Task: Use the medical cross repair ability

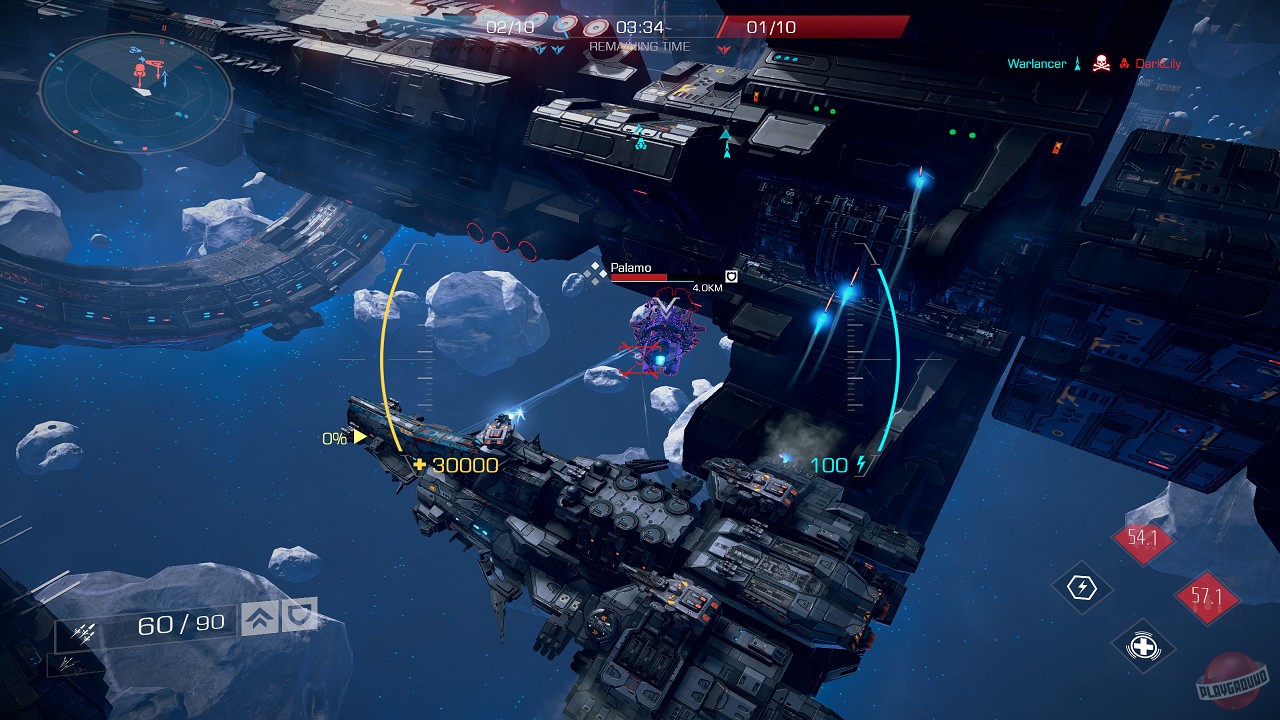Action: 1143,646
